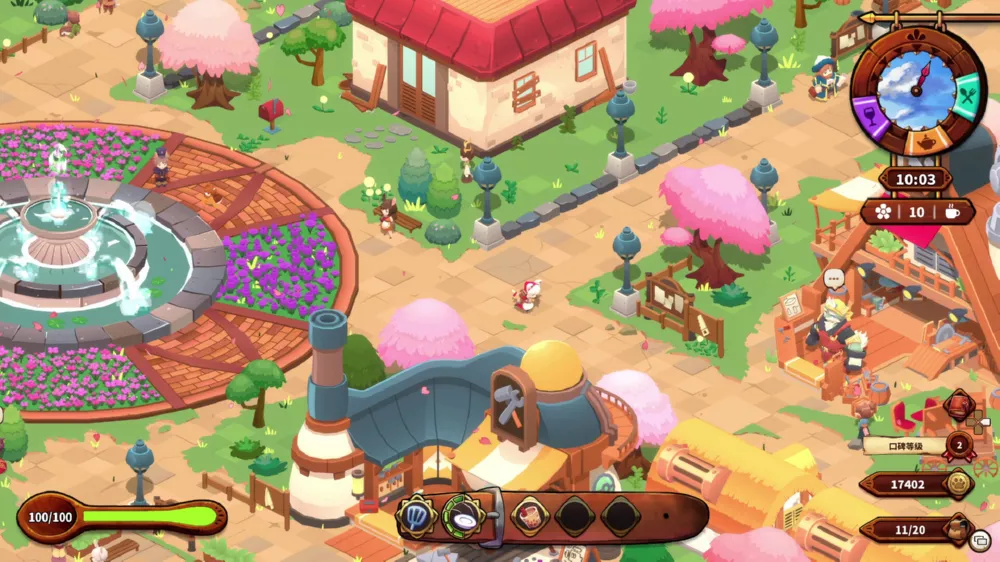The width and height of the screenshot is (1000, 562).
Task: Click the paw coin currency icon
Action: pyautogui.click(x=958, y=484)
